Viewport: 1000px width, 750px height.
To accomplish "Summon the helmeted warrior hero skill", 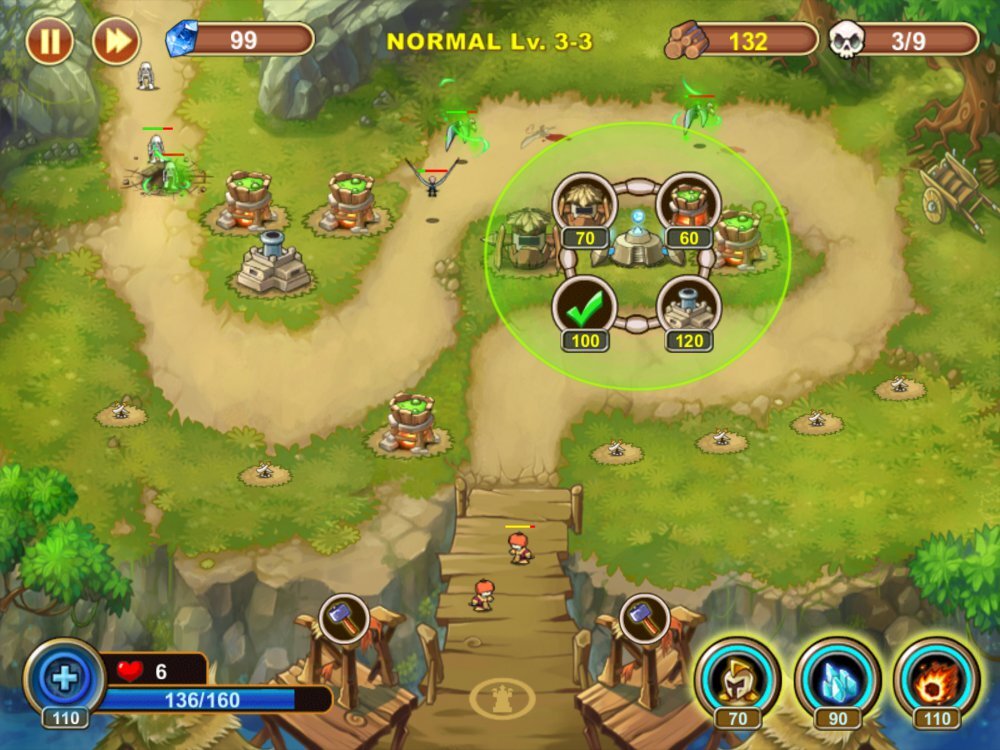I will (x=738, y=677).
